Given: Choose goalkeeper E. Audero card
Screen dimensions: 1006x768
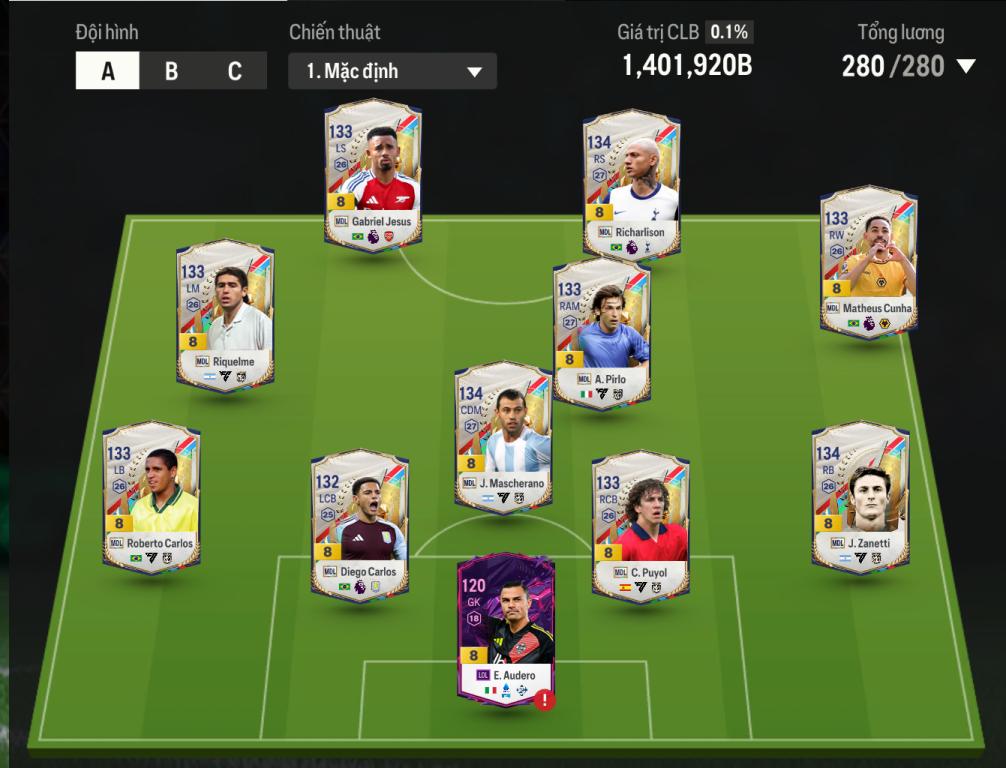Looking at the screenshot, I should (505, 627).
